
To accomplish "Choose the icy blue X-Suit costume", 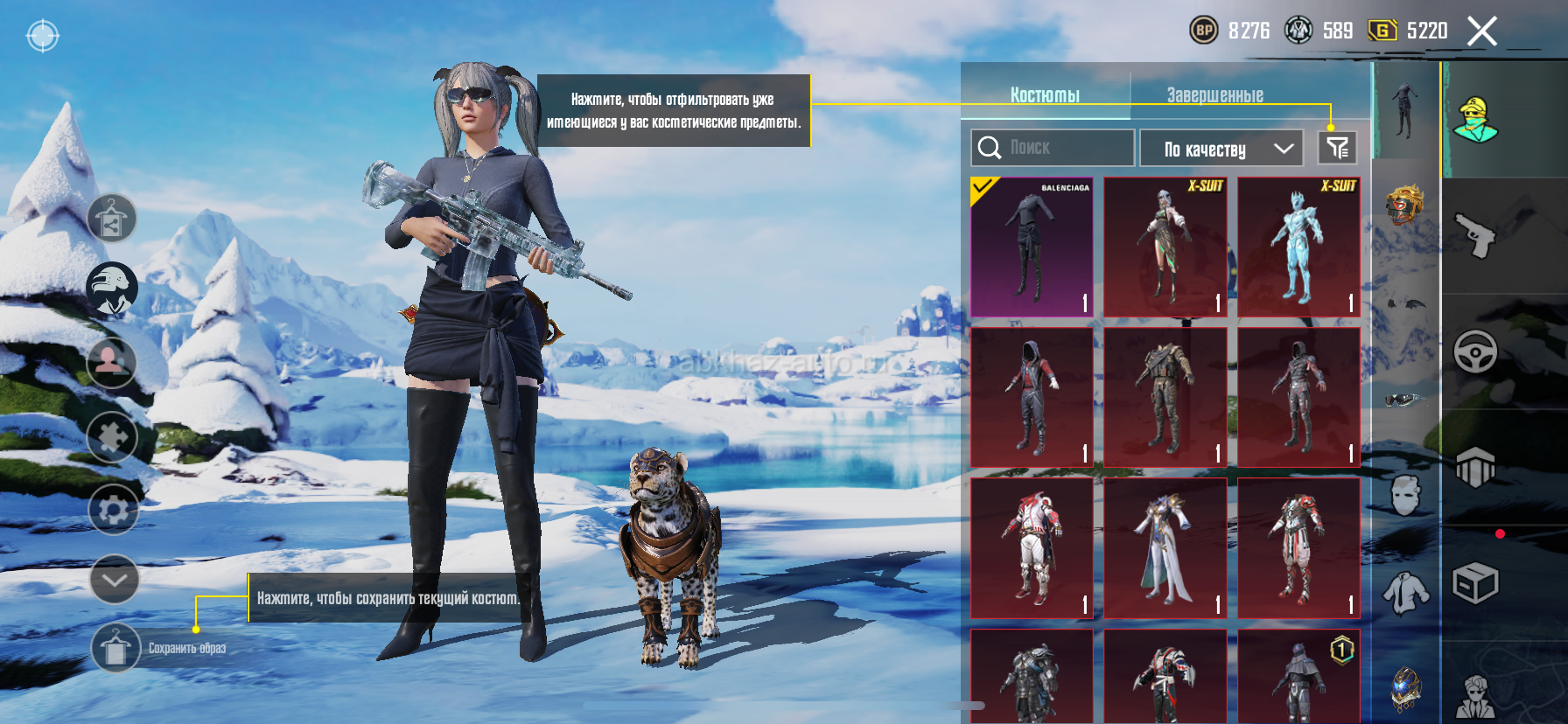I will [x=1298, y=247].
